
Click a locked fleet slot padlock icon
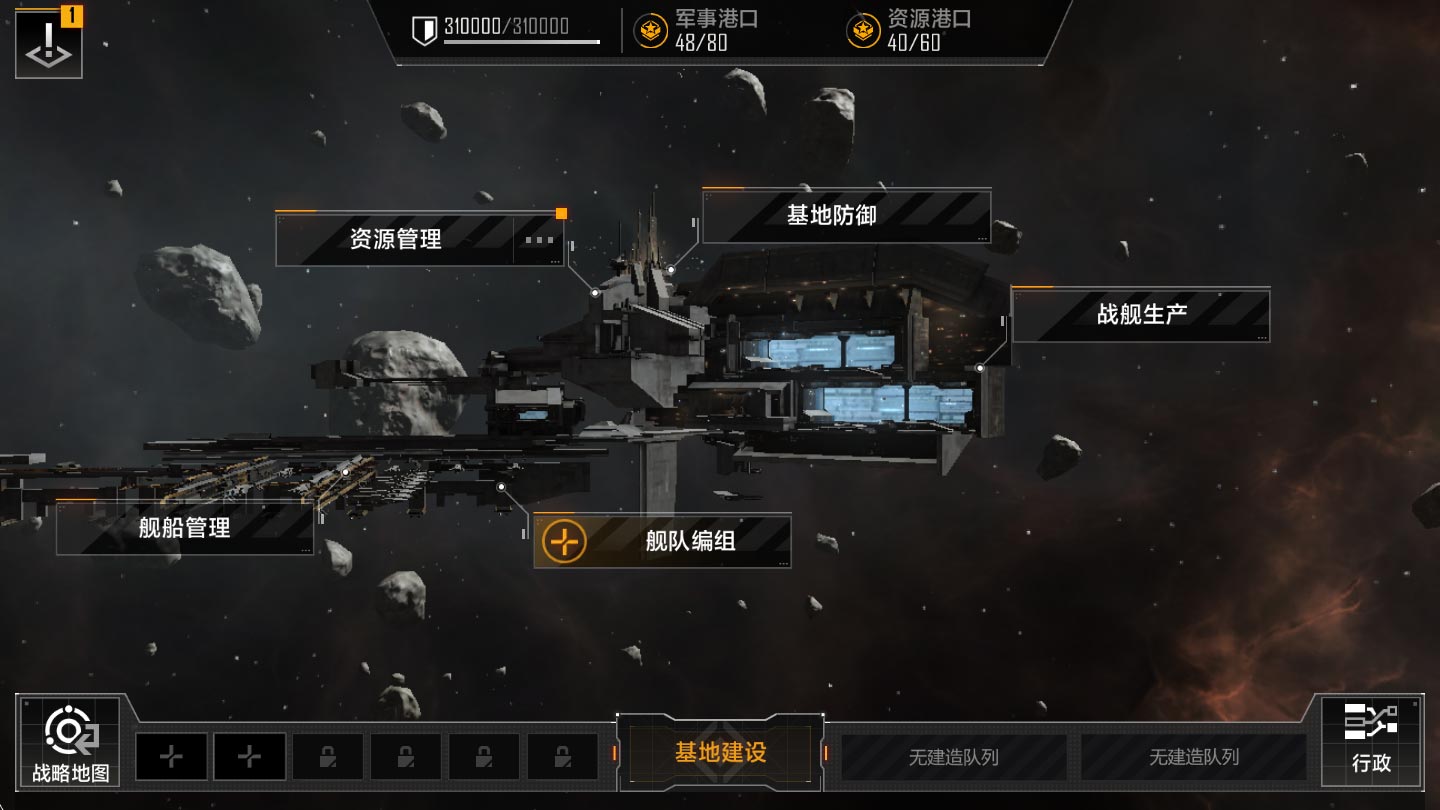(328, 757)
